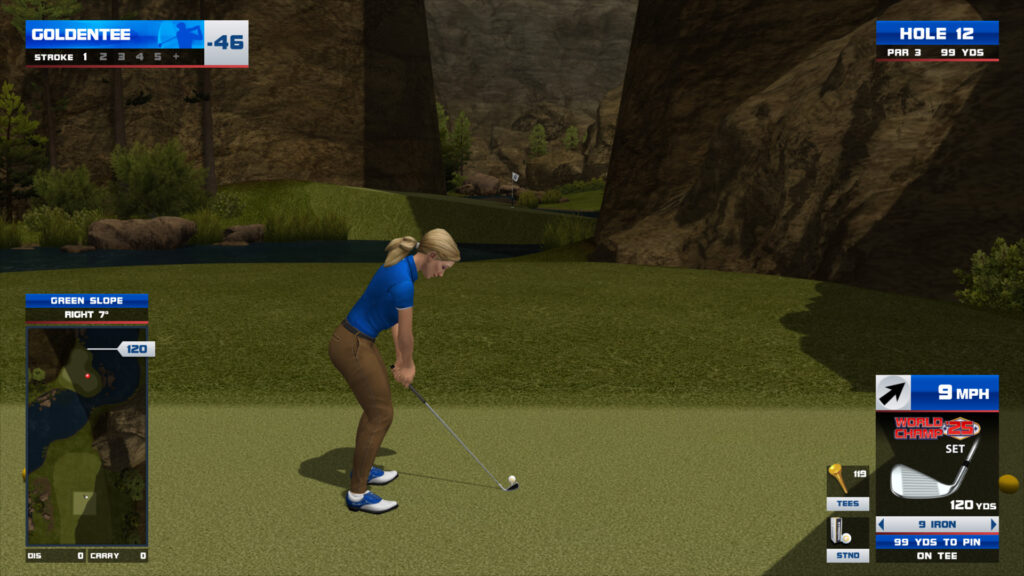Click the red pin marker on the minimap
Viewport: 1024px width, 576px height.
(88, 376)
